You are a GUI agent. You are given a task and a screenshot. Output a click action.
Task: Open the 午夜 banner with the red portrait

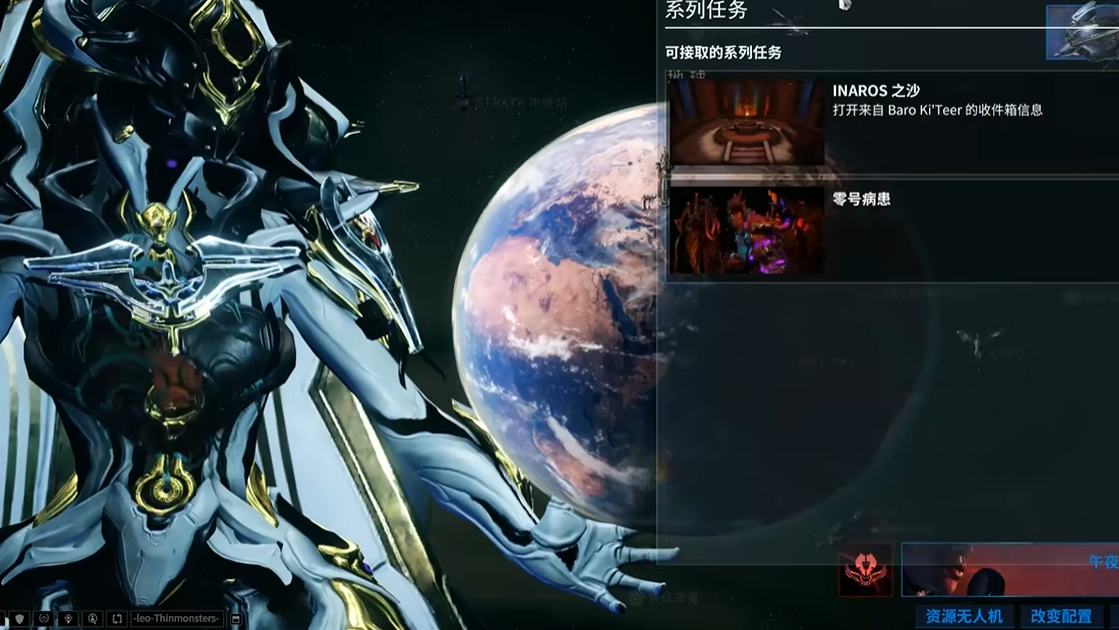(x=1010, y=569)
